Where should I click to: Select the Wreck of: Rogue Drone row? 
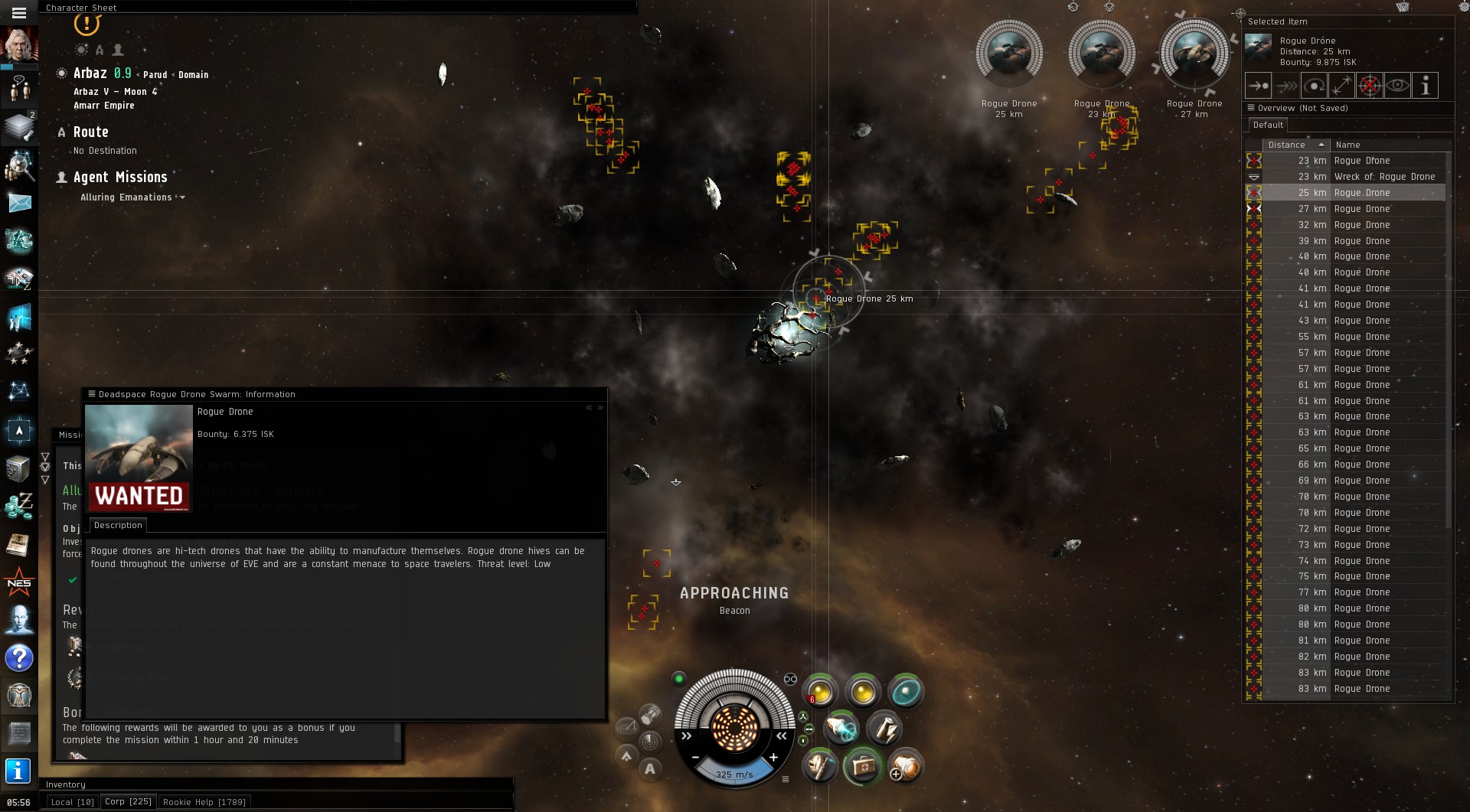1383,177
